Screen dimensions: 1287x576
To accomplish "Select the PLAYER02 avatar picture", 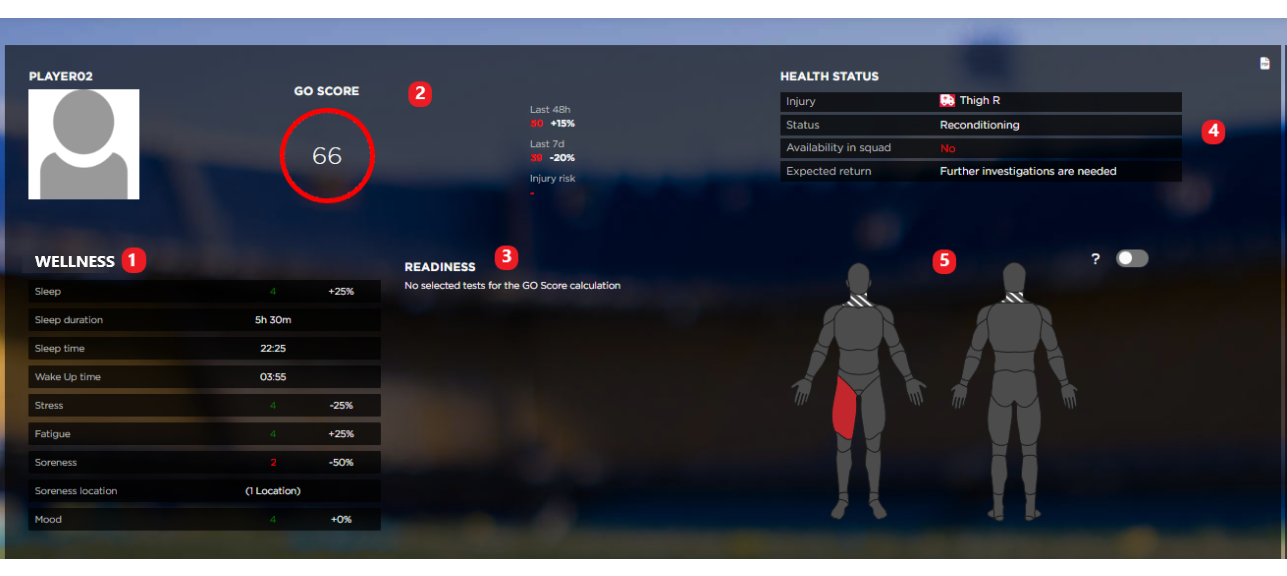I will (x=83, y=144).
